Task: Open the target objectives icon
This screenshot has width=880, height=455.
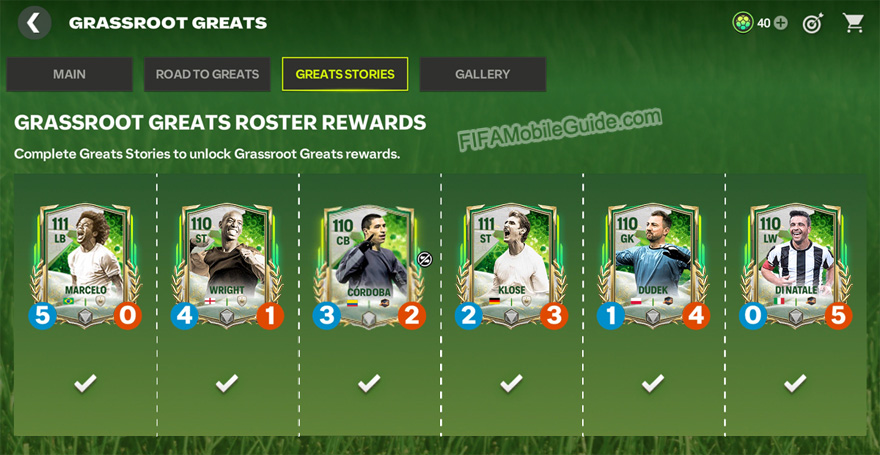Action: point(813,23)
